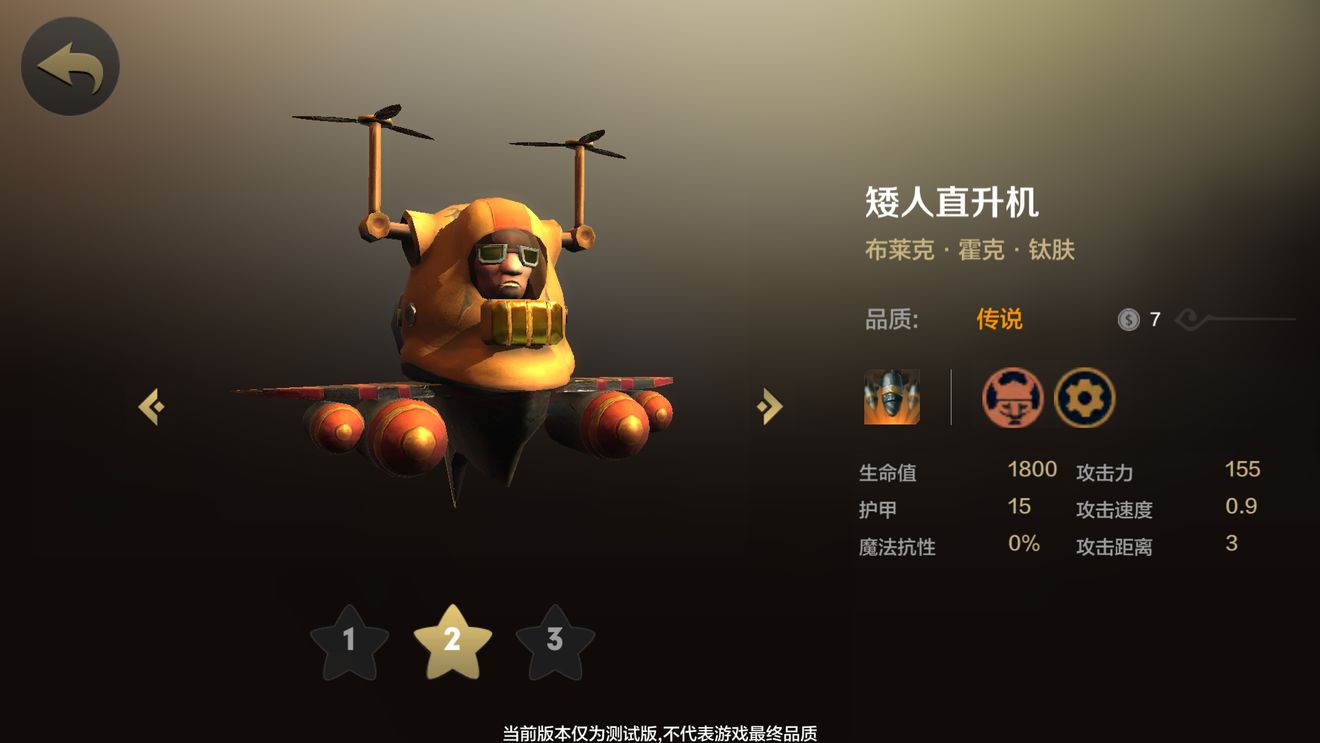
Task: Return via the back arrow icon
Action: 69,64
